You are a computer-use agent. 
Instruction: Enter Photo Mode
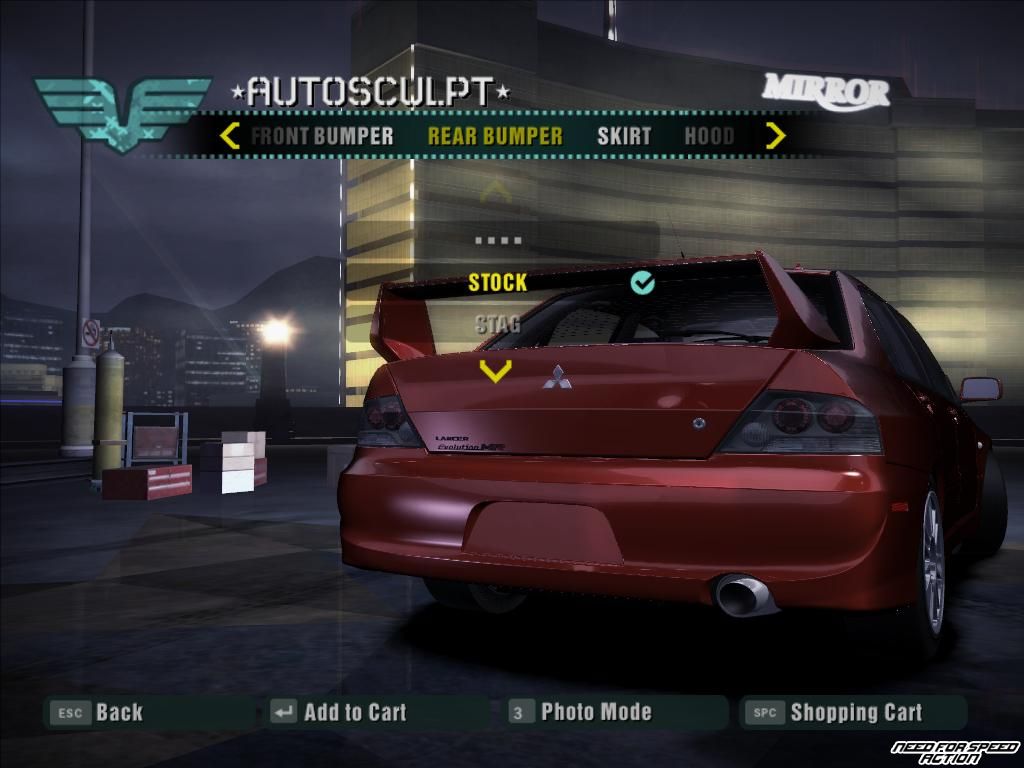pyautogui.click(x=581, y=713)
